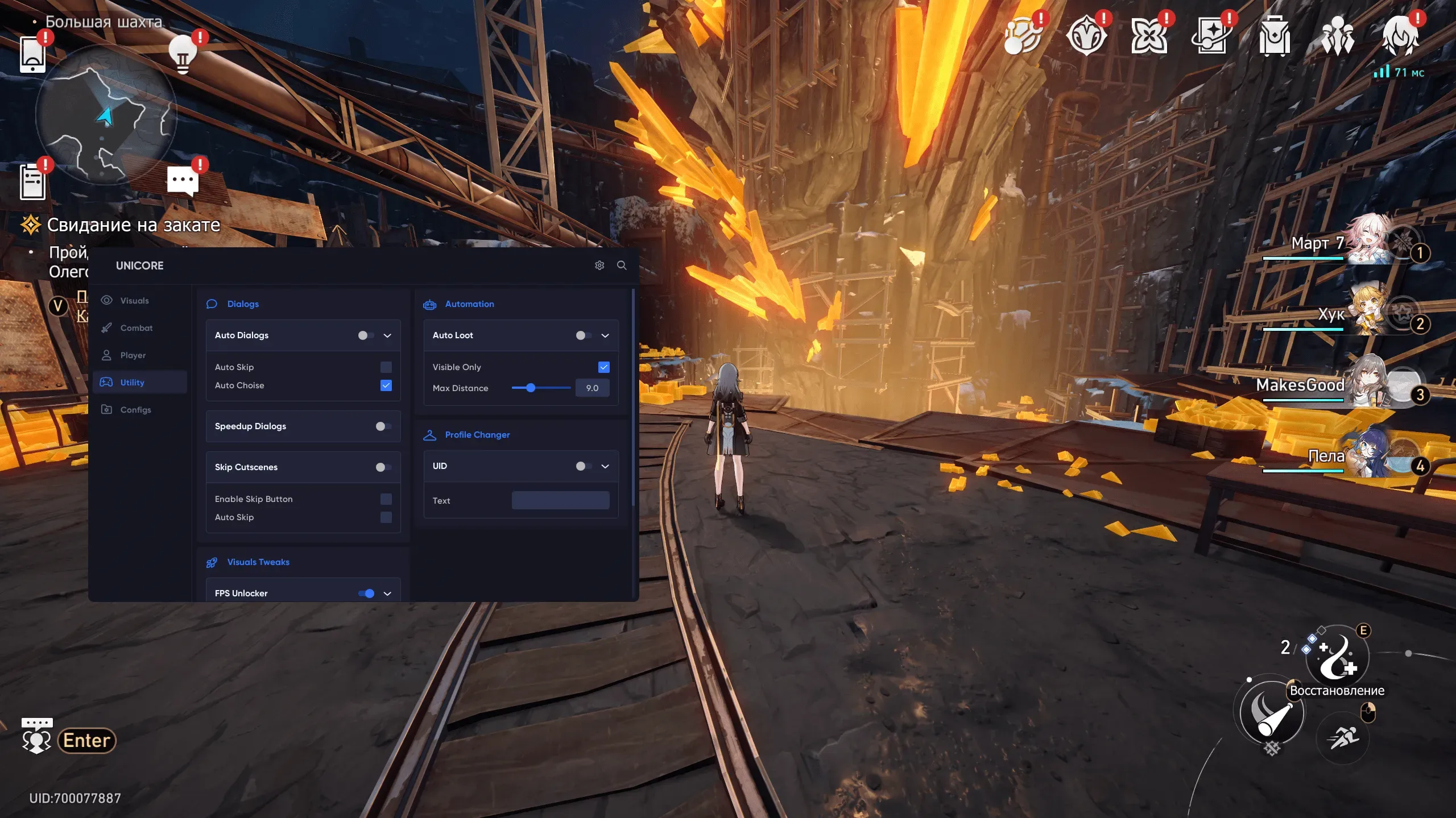Viewport: 1456px width, 818px height.
Task: Check the Enable Skip Button box
Action: tap(386, 499)
